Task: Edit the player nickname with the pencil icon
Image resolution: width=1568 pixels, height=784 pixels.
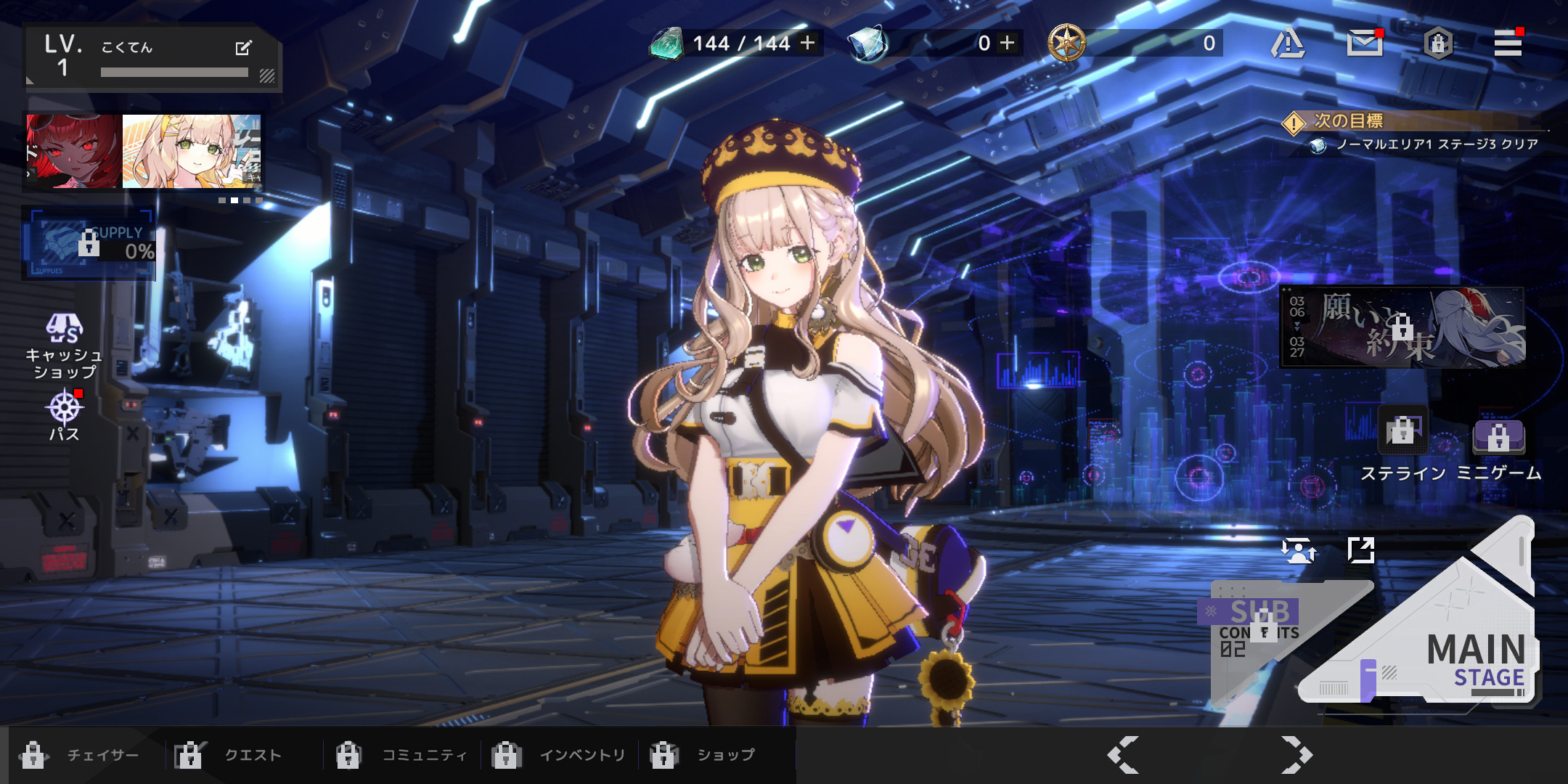Action: (243, 48)
